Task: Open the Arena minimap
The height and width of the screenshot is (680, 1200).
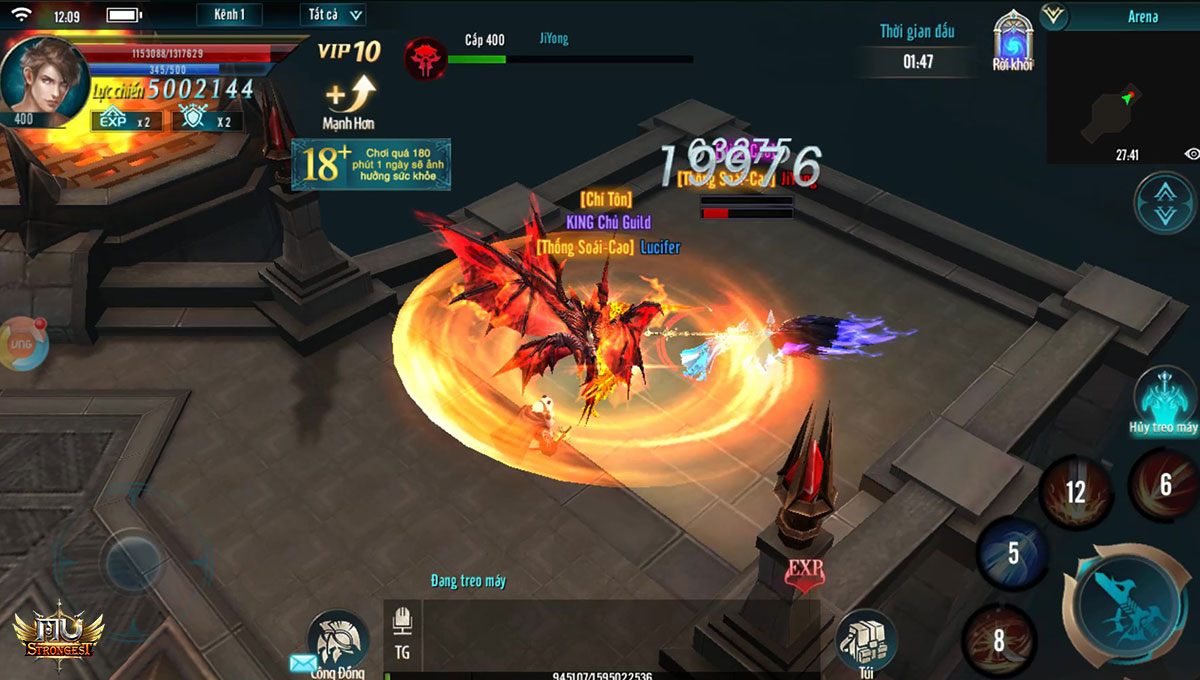Action: point(1121,97)
